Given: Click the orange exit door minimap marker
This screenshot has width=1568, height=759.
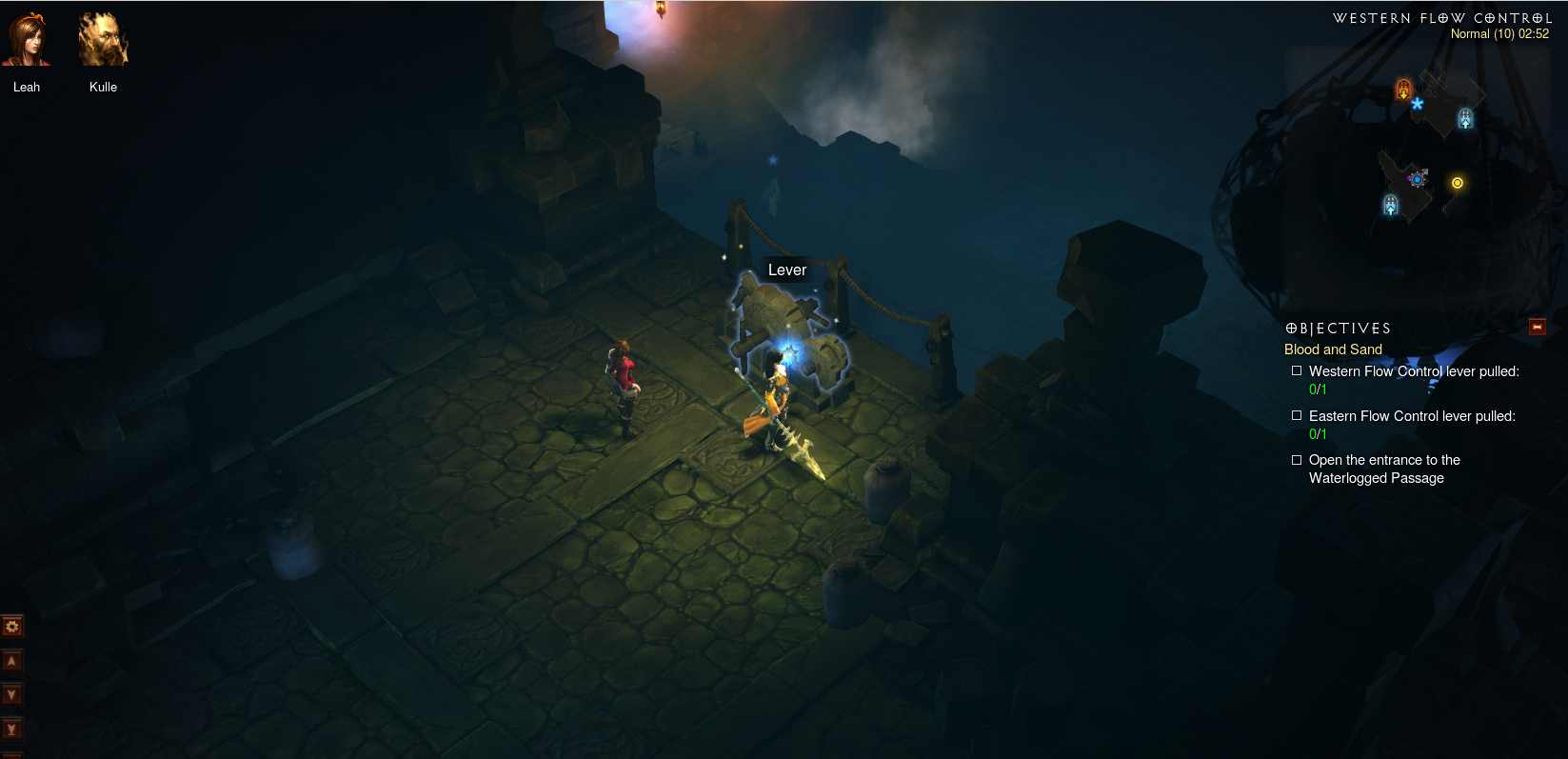Looking at the screenshot, I should (1403, 90).
